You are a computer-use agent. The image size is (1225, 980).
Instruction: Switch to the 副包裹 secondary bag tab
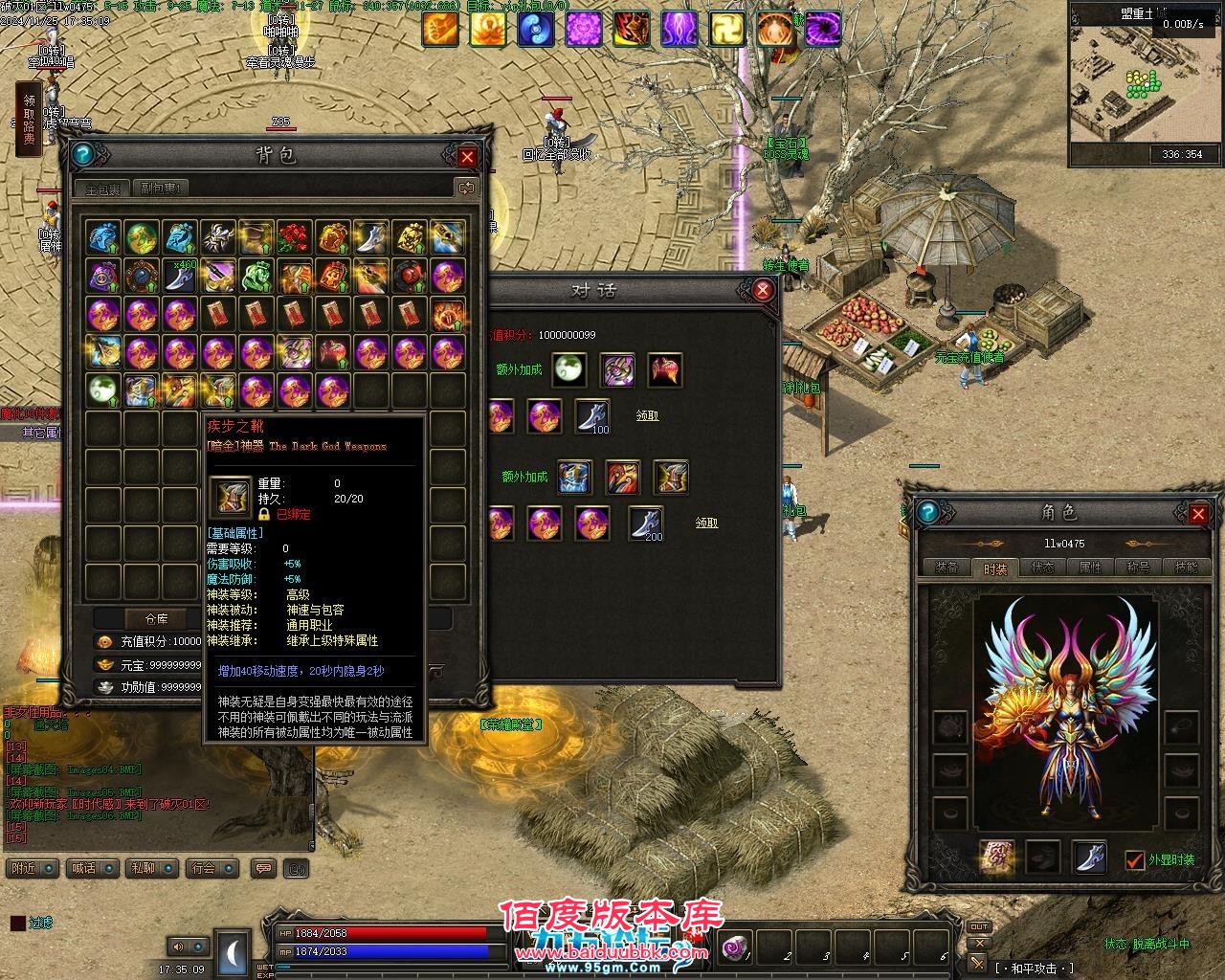click(x=160, y=189)
